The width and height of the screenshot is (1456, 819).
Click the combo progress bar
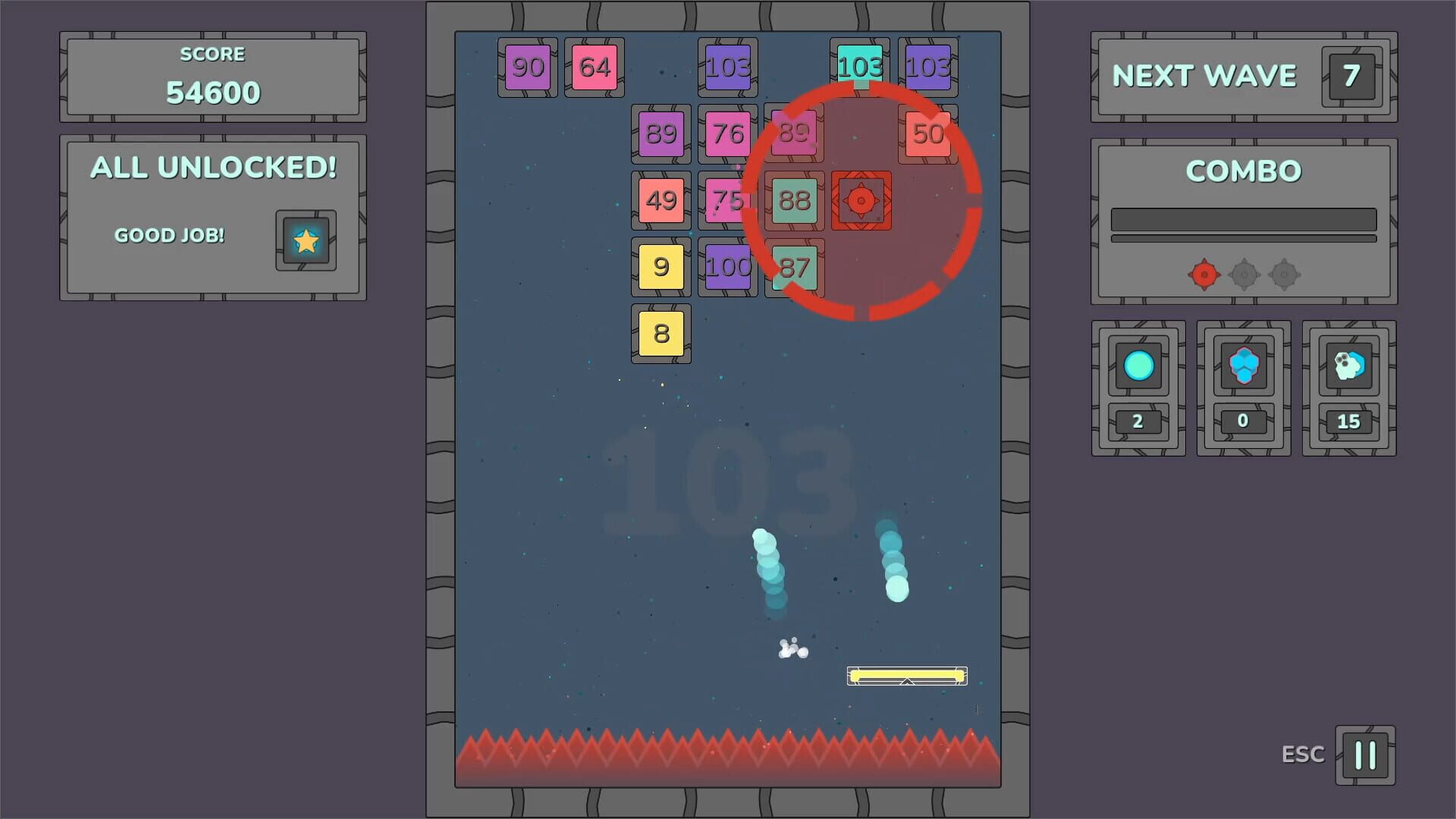(x=1243, y=220)
